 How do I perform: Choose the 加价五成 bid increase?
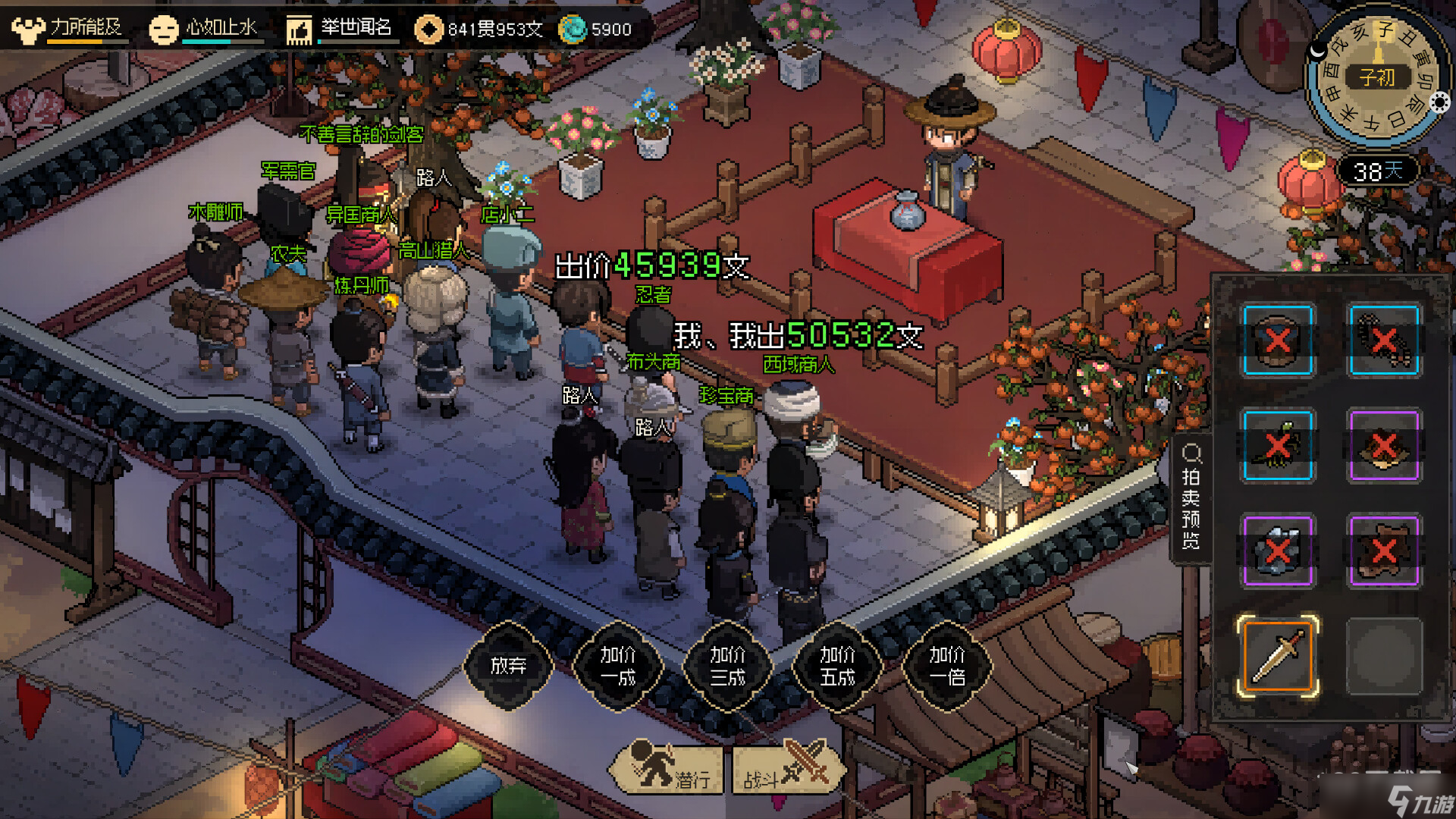(x=837, y=666)
